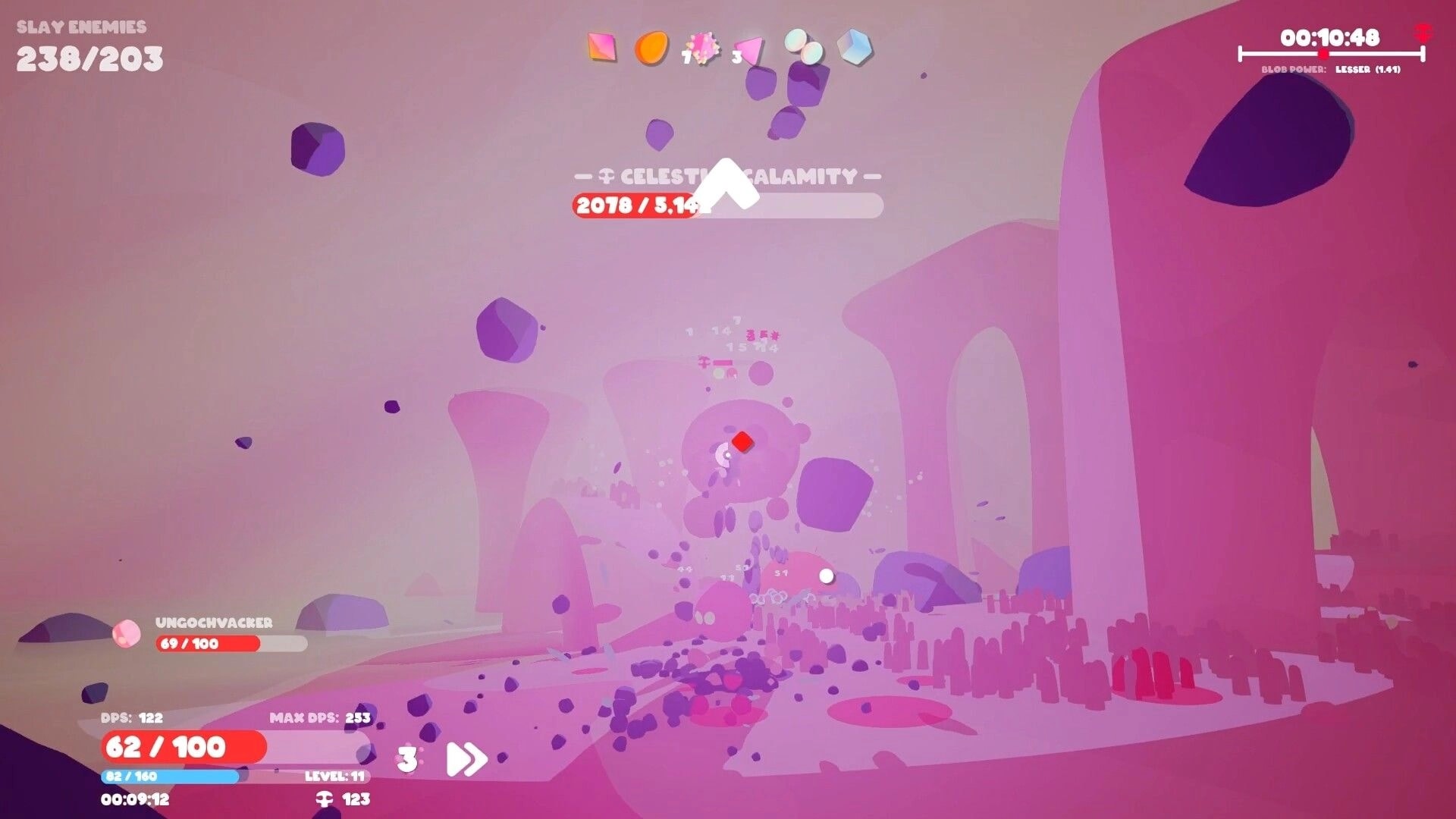1456x819 pixels.
Task: Click the red recording indicator icon top right
Action: (1424, 30)
